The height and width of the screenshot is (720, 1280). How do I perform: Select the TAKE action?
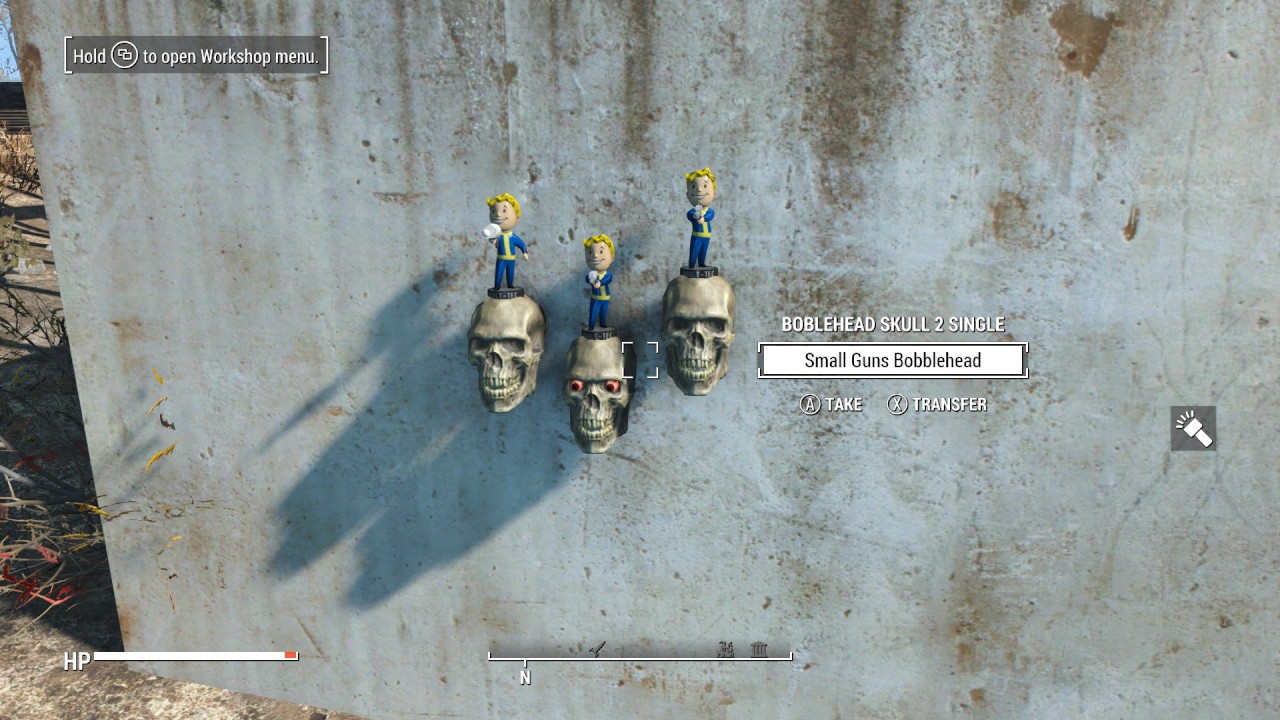843,405
